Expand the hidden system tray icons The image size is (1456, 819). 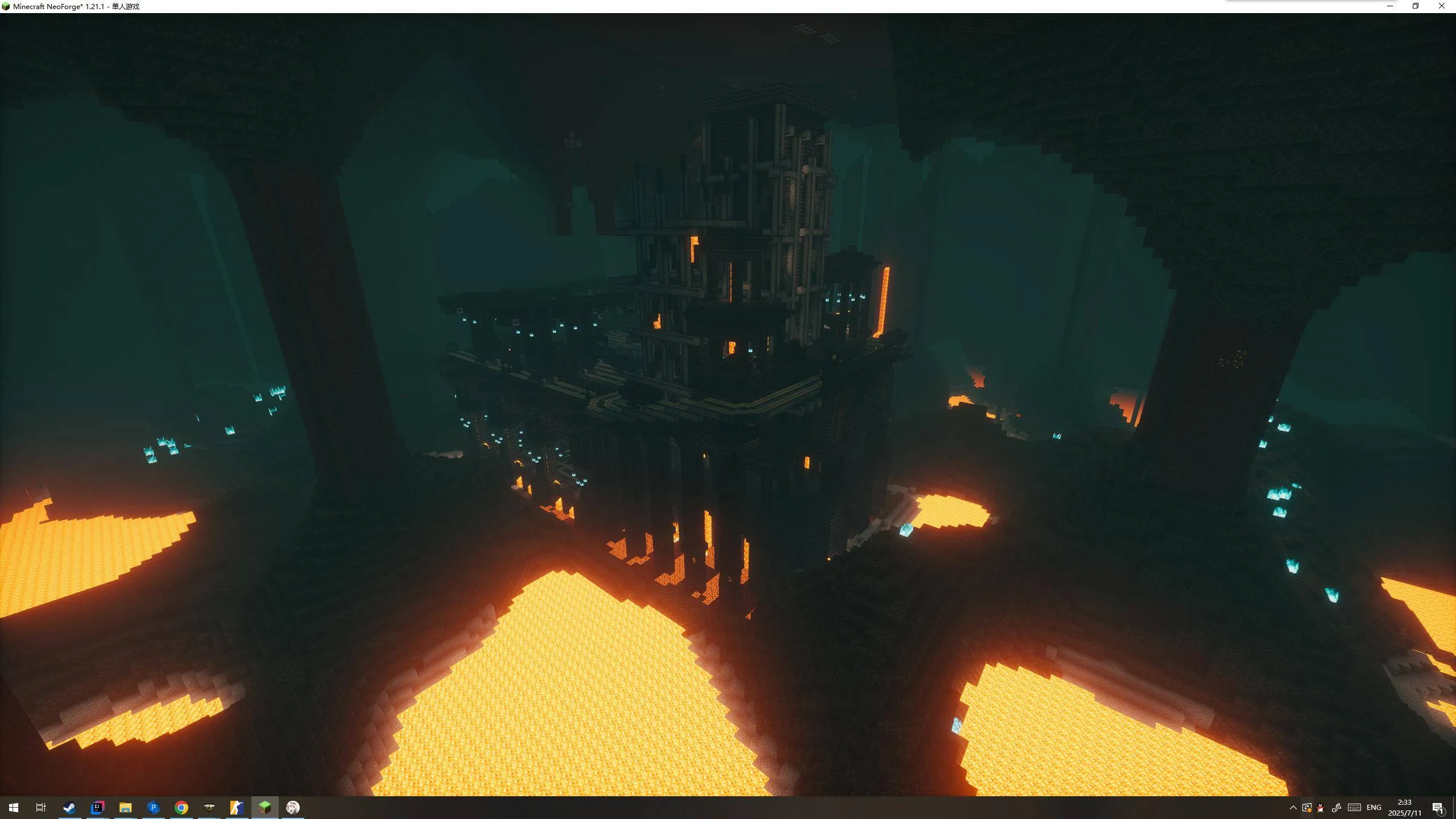tap(1293, 807)
